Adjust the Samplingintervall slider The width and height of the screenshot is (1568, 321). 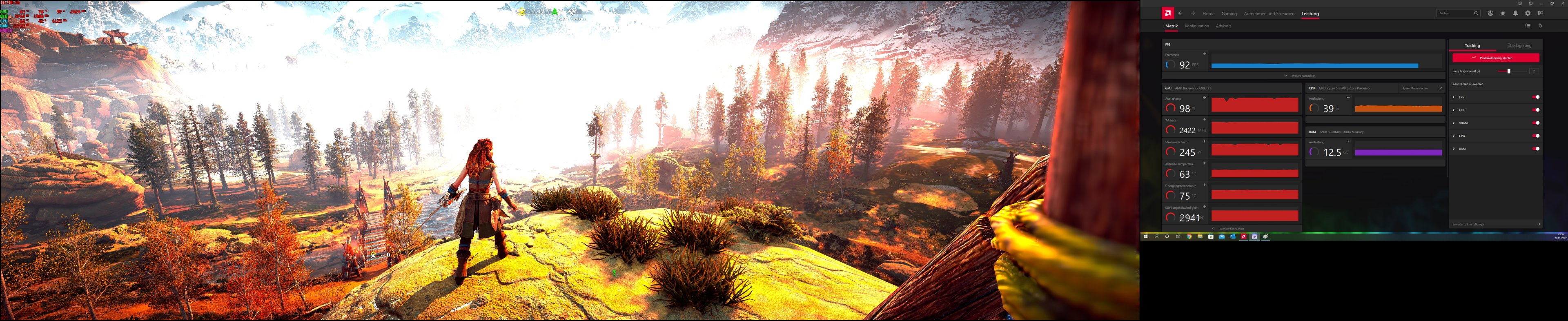click(1510, 71)
